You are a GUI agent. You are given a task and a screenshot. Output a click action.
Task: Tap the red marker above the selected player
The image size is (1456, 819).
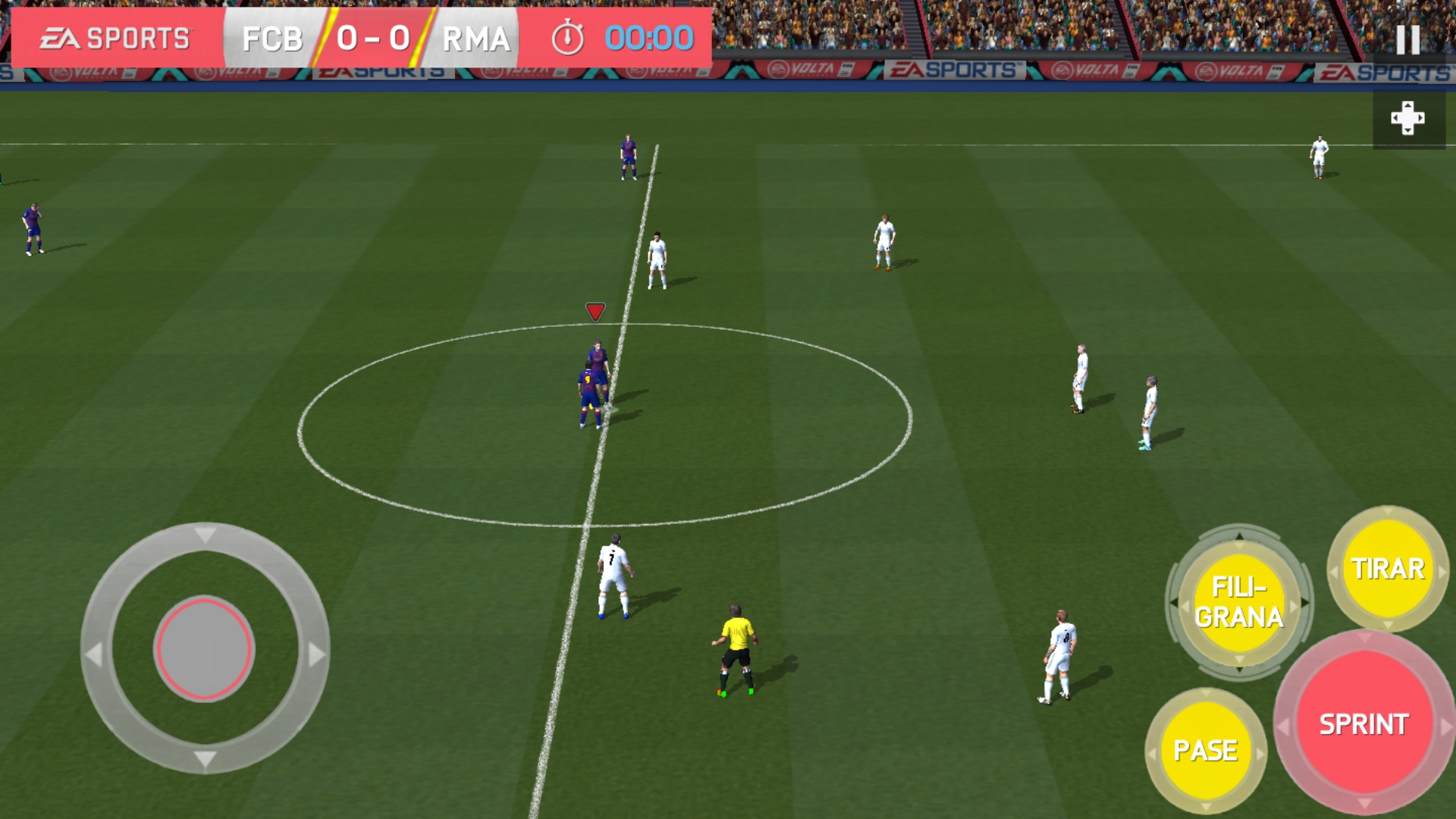coord(594,311)
